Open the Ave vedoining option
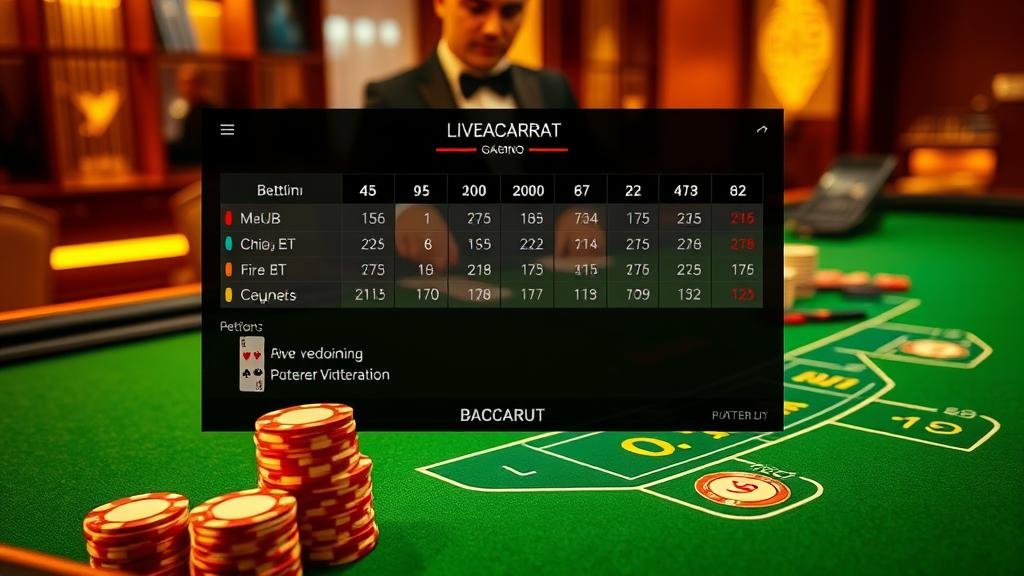The image size is (1024, 576). pyautogui.click(x=316, y=353)
